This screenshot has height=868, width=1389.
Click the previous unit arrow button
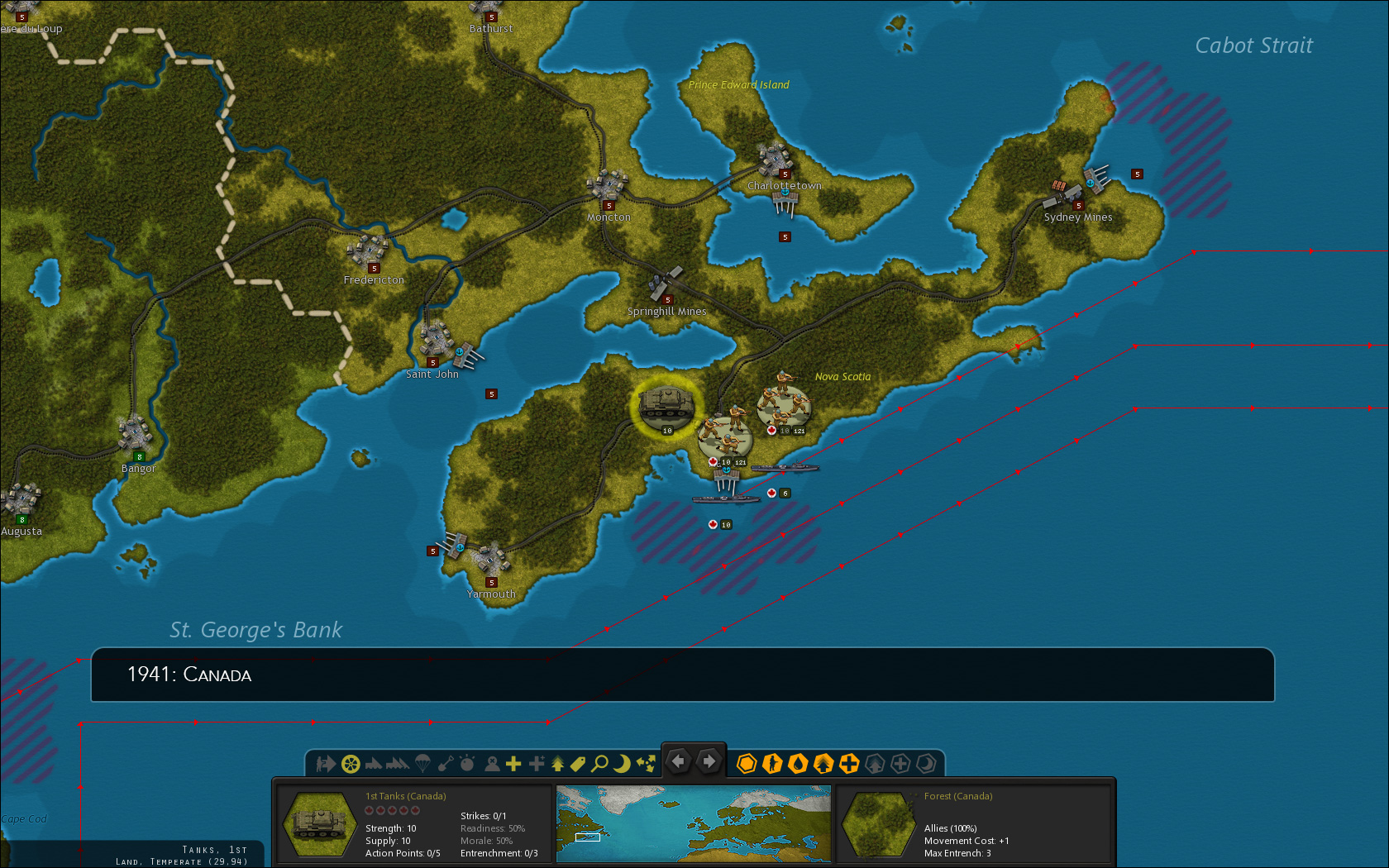(x=678, y=761)
